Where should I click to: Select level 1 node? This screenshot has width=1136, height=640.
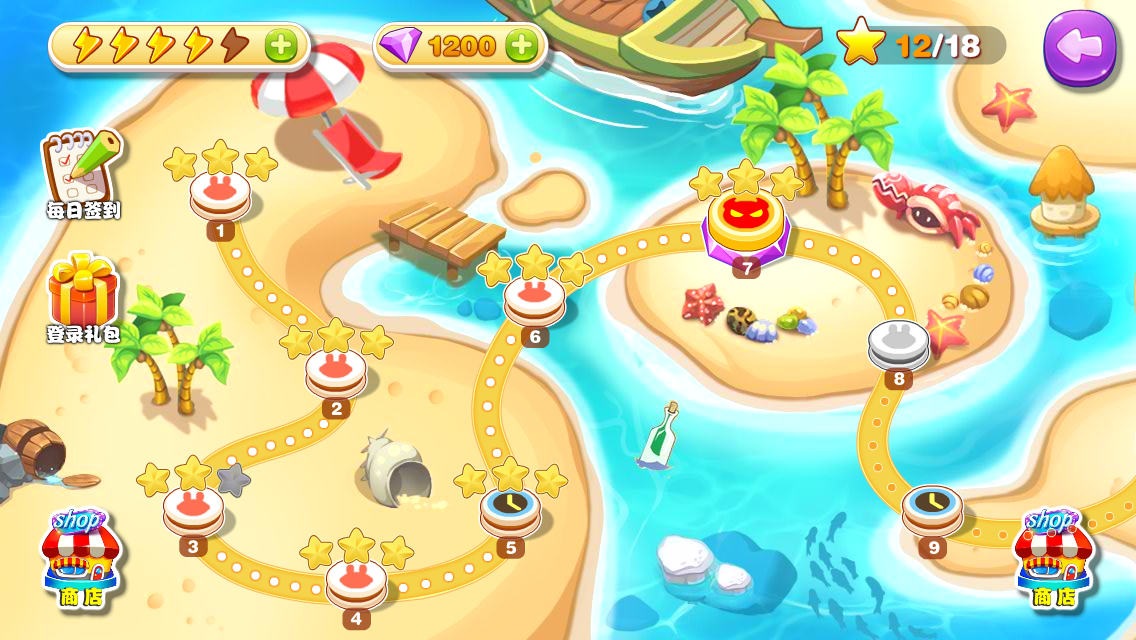[220, 194]
